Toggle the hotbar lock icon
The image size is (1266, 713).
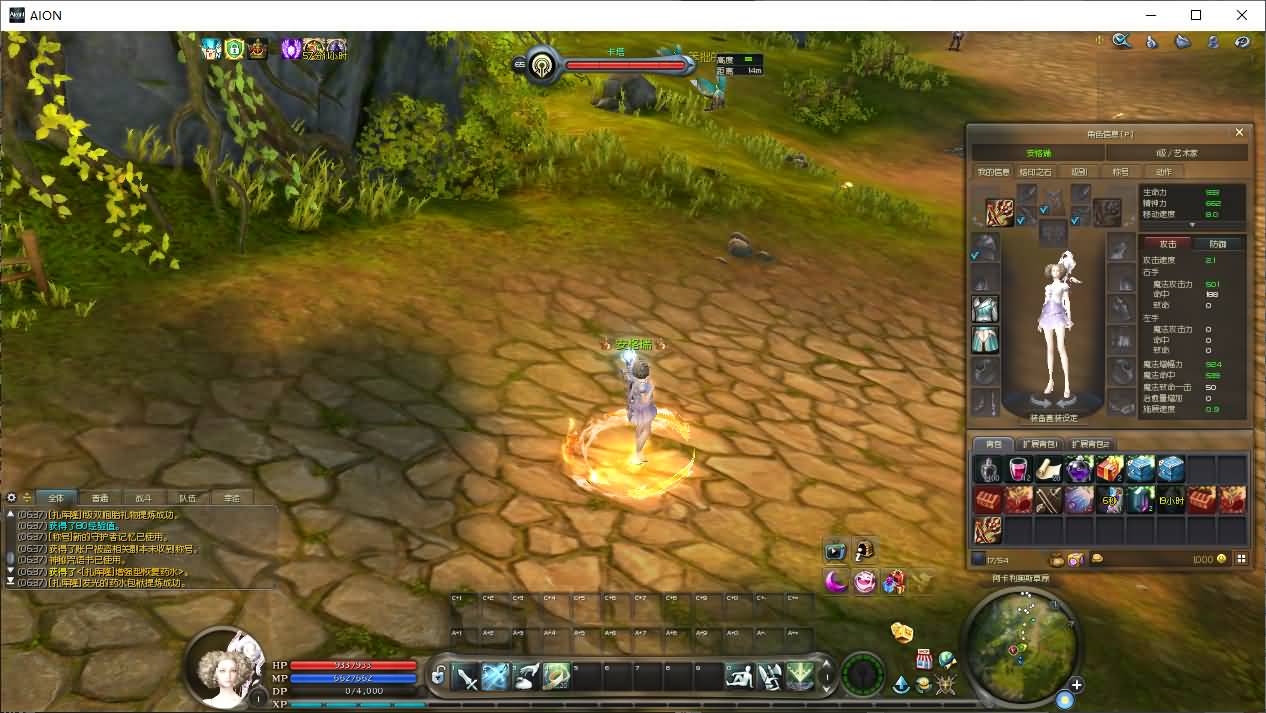(438, 677)
